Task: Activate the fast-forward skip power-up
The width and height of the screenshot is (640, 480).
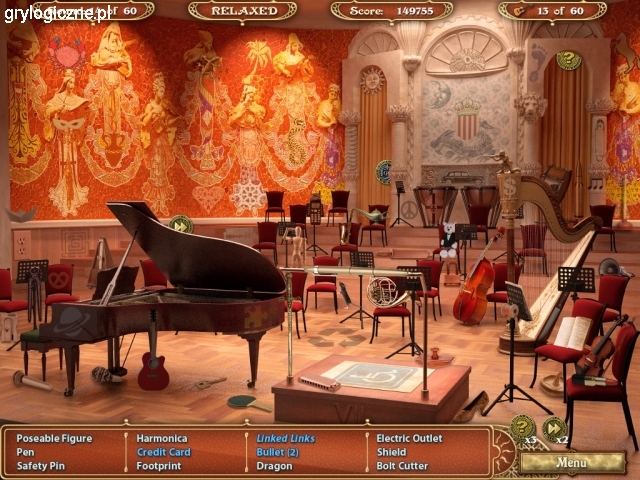Action: (554, 428)
